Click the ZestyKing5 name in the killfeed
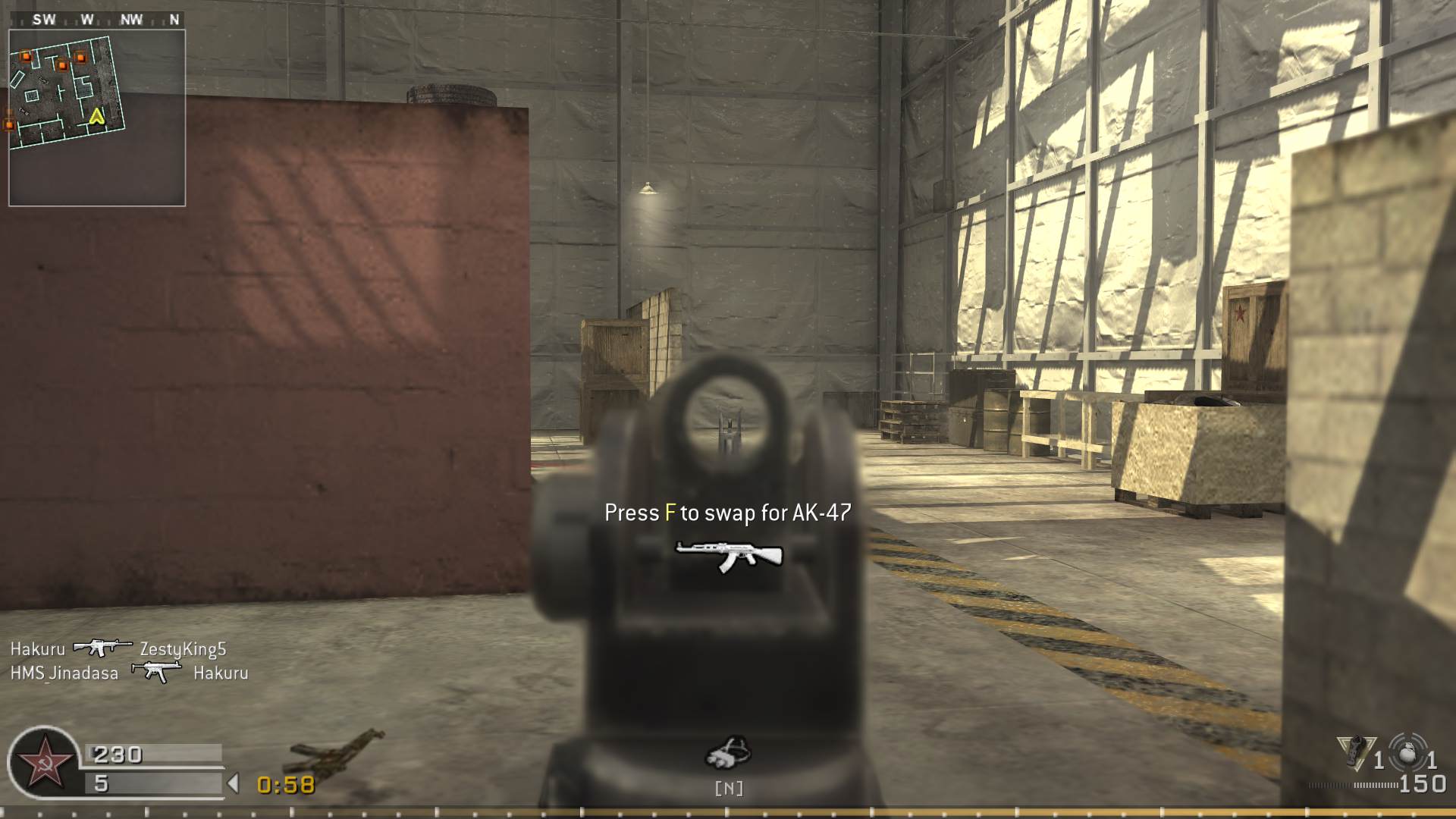Screen dimensions: 1456x819 [182, 649]
